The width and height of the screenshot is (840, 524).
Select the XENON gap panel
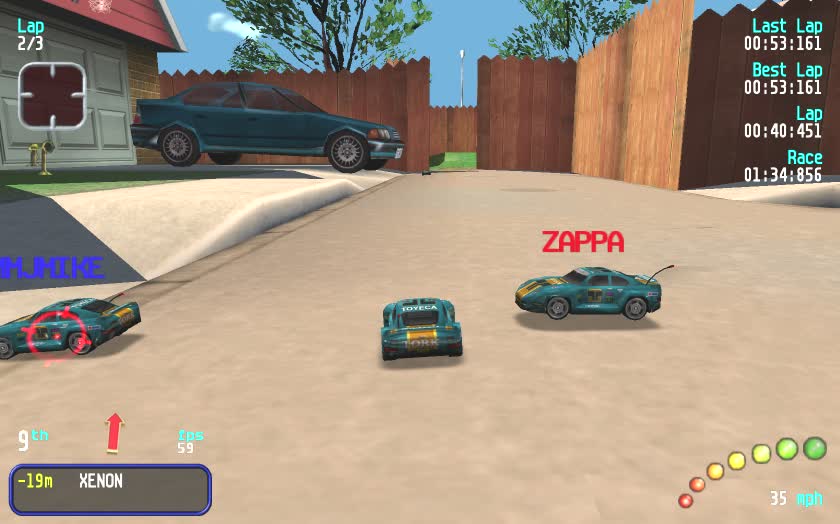tap(110, 489)
